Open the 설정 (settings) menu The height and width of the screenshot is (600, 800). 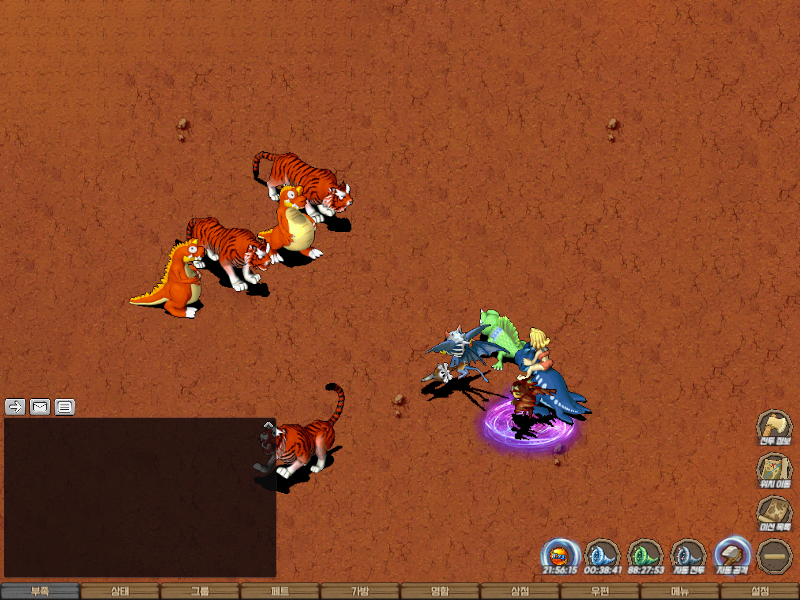coord(760,591)
